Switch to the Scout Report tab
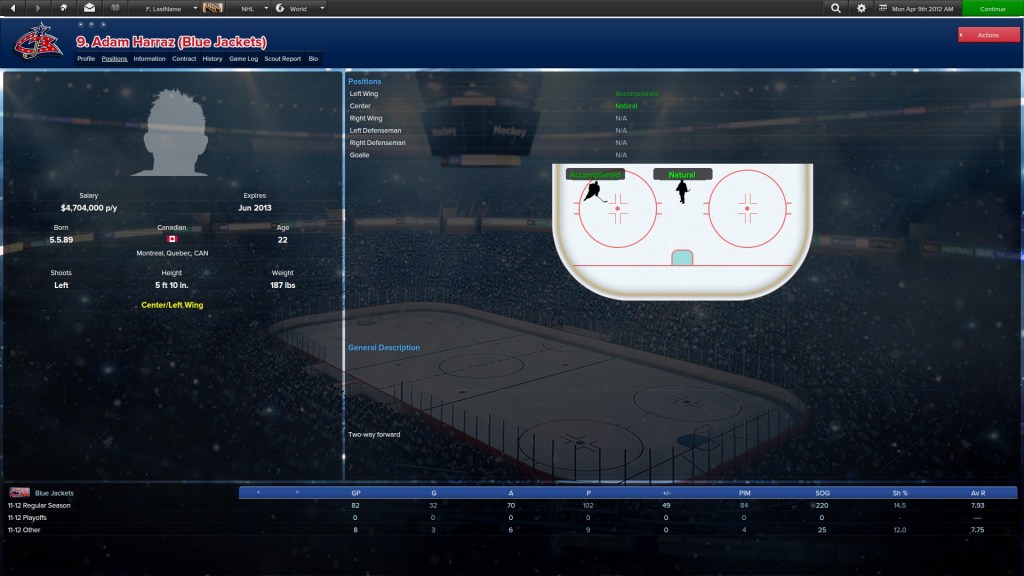The width and height of the screenshot is (1024, 576). [x=282, y=59]
